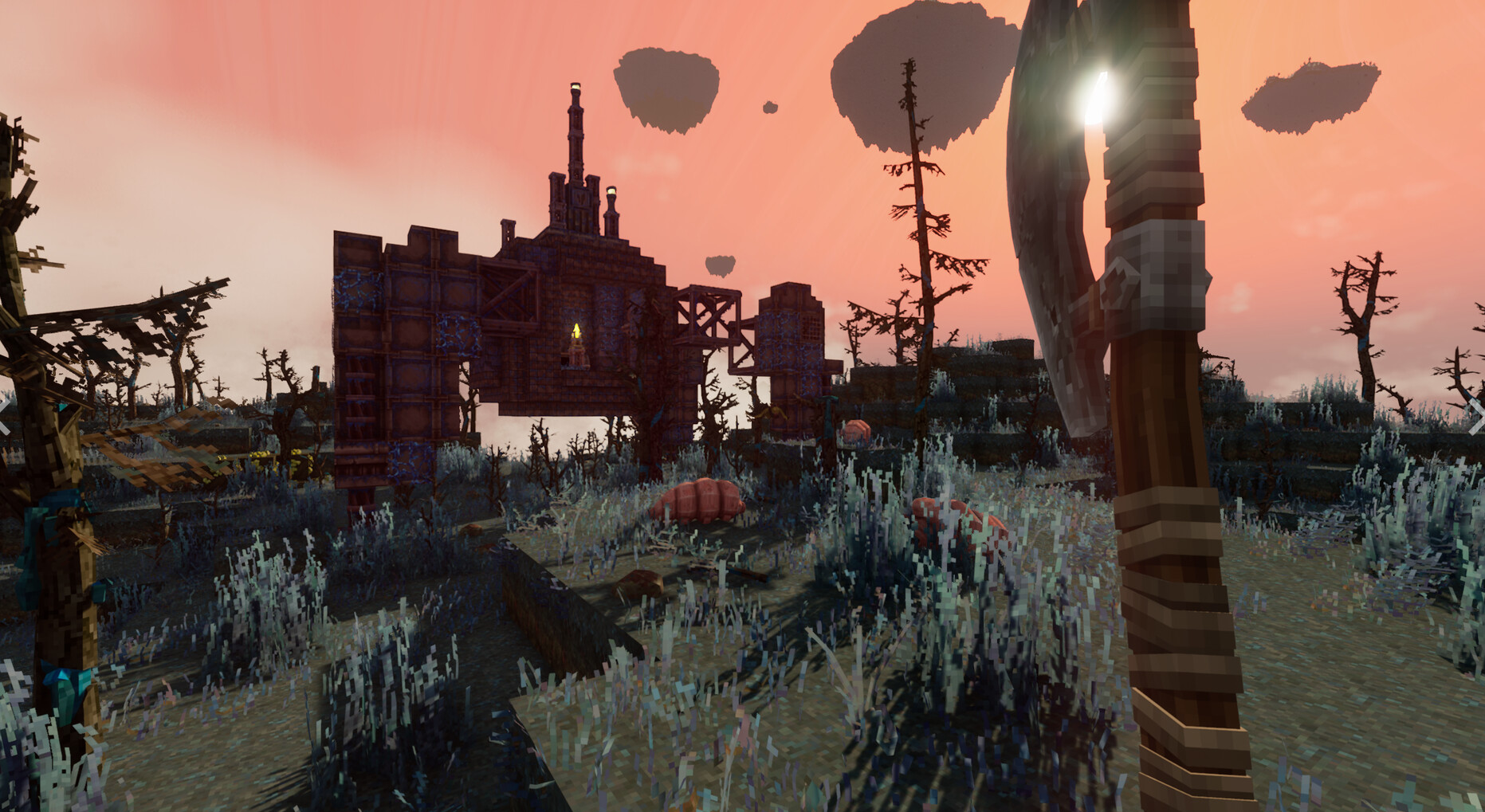Show the previous screenshot with the left arrow
This screenshot has height=812, width=1485.
(x=5, y=417)
